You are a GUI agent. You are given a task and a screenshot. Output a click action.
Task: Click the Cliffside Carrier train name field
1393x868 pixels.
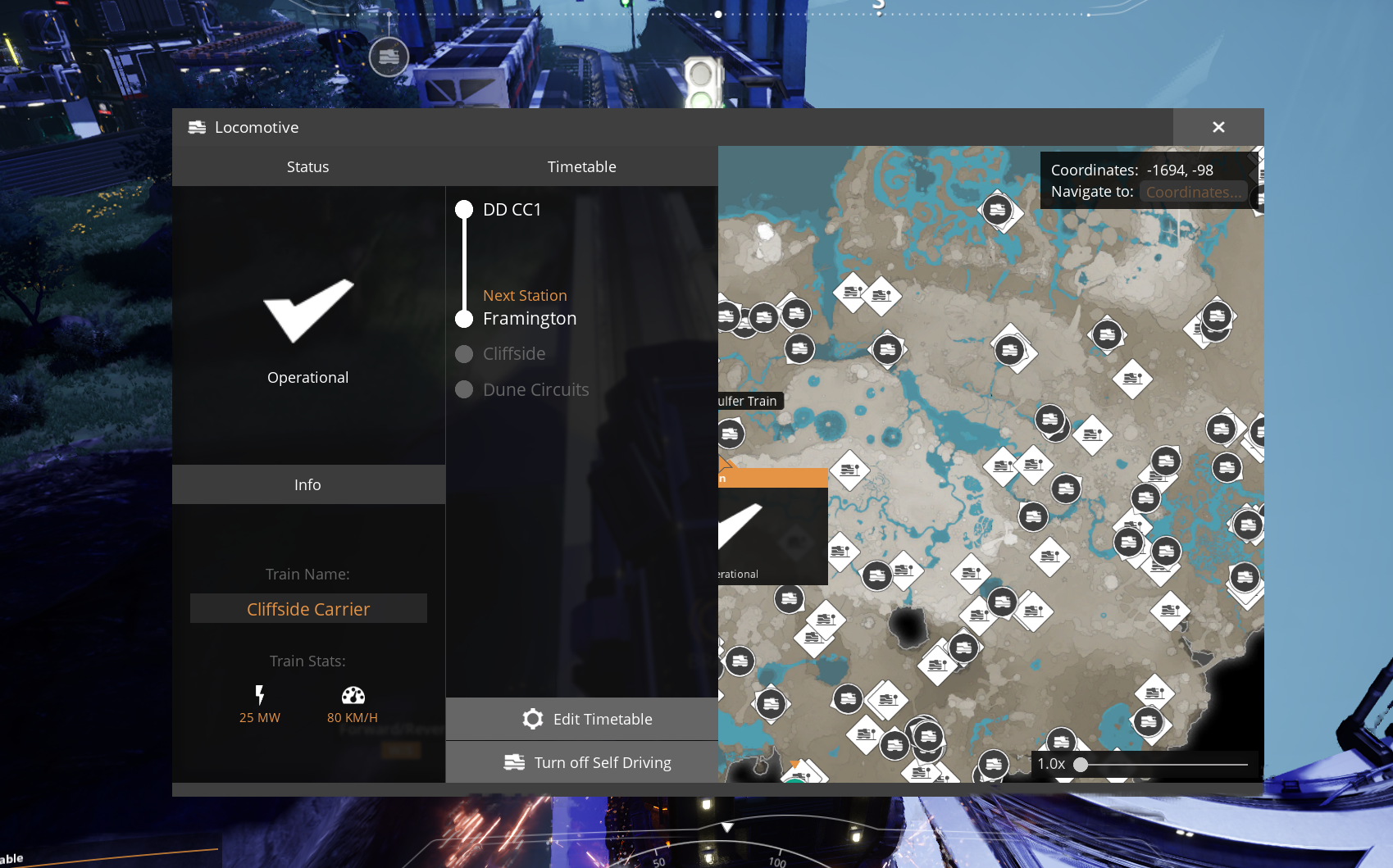click(308, 609)
